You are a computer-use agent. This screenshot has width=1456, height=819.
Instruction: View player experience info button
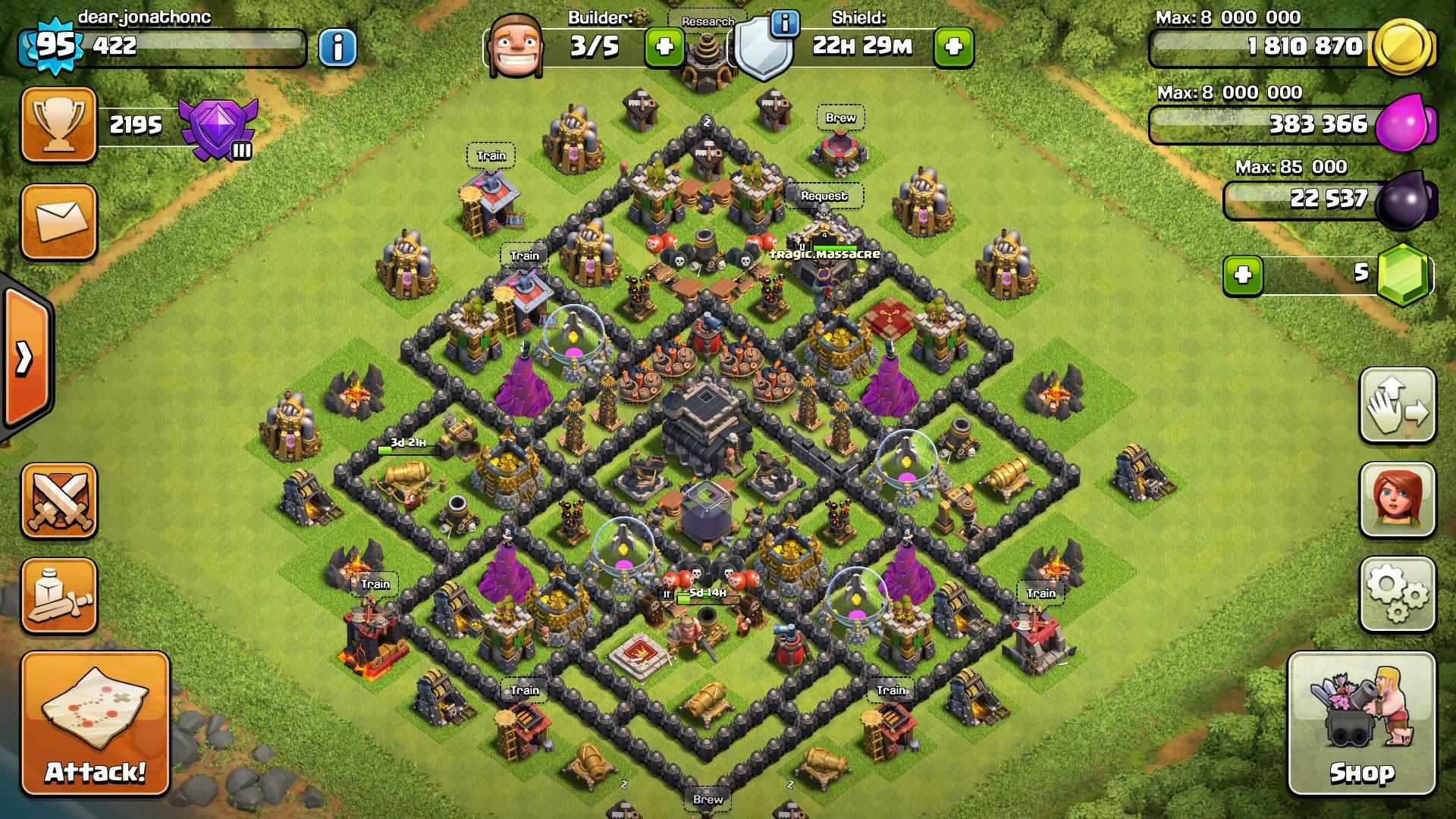pos(337,48)
